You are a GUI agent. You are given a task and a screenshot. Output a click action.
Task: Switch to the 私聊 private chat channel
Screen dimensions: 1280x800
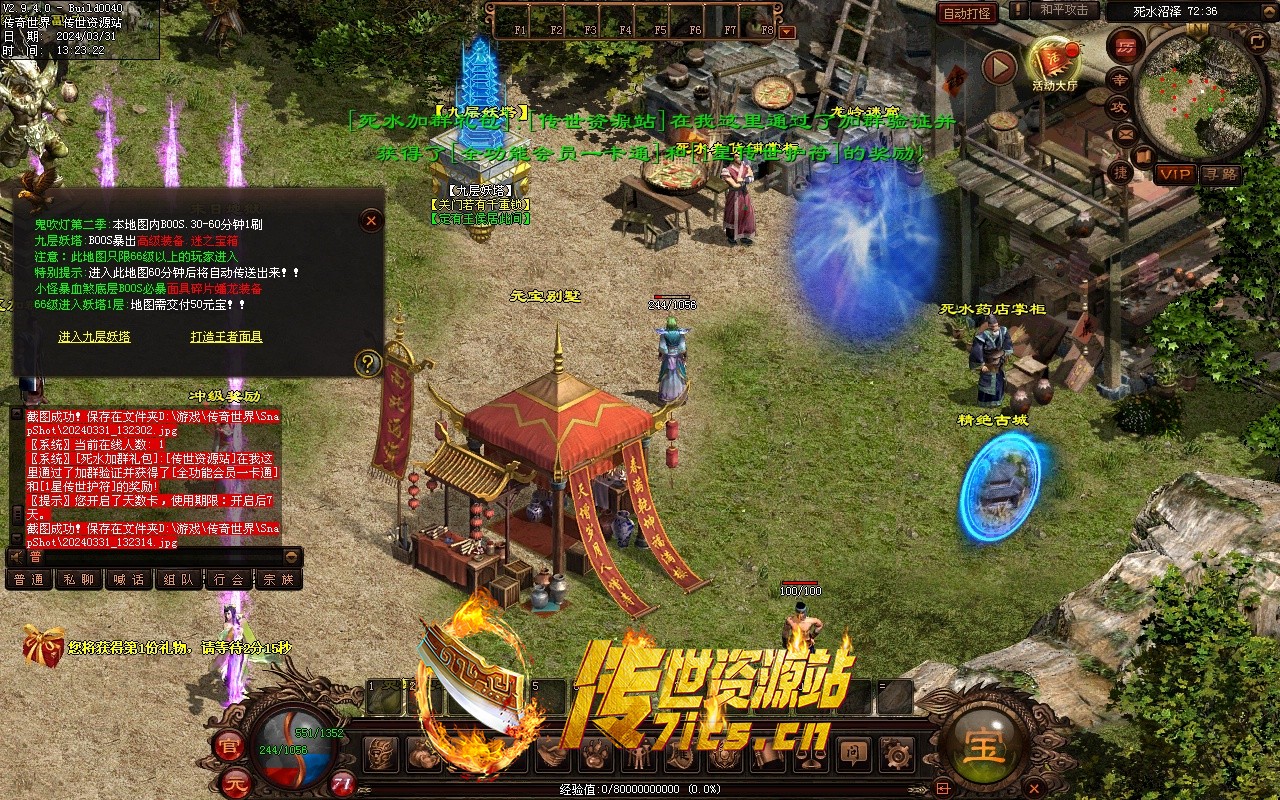(x=79, y=579)
